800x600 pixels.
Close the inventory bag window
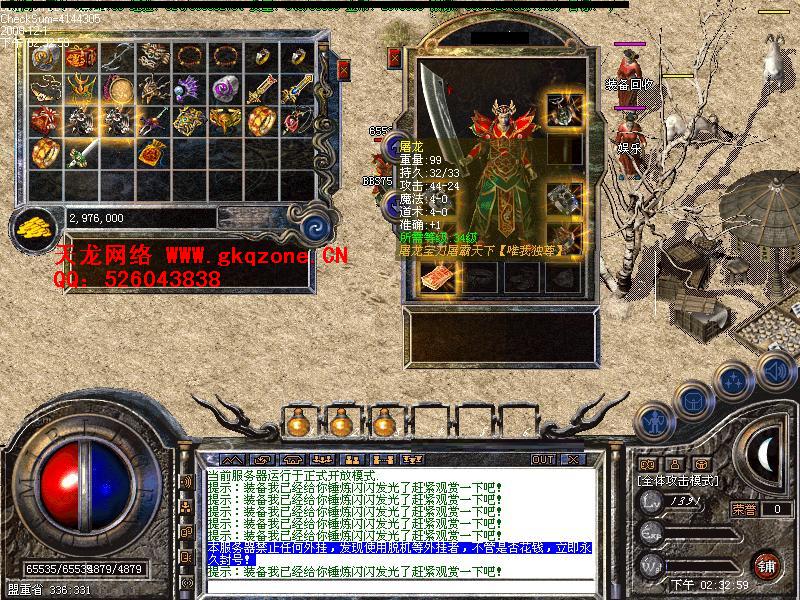coord(343,70)
